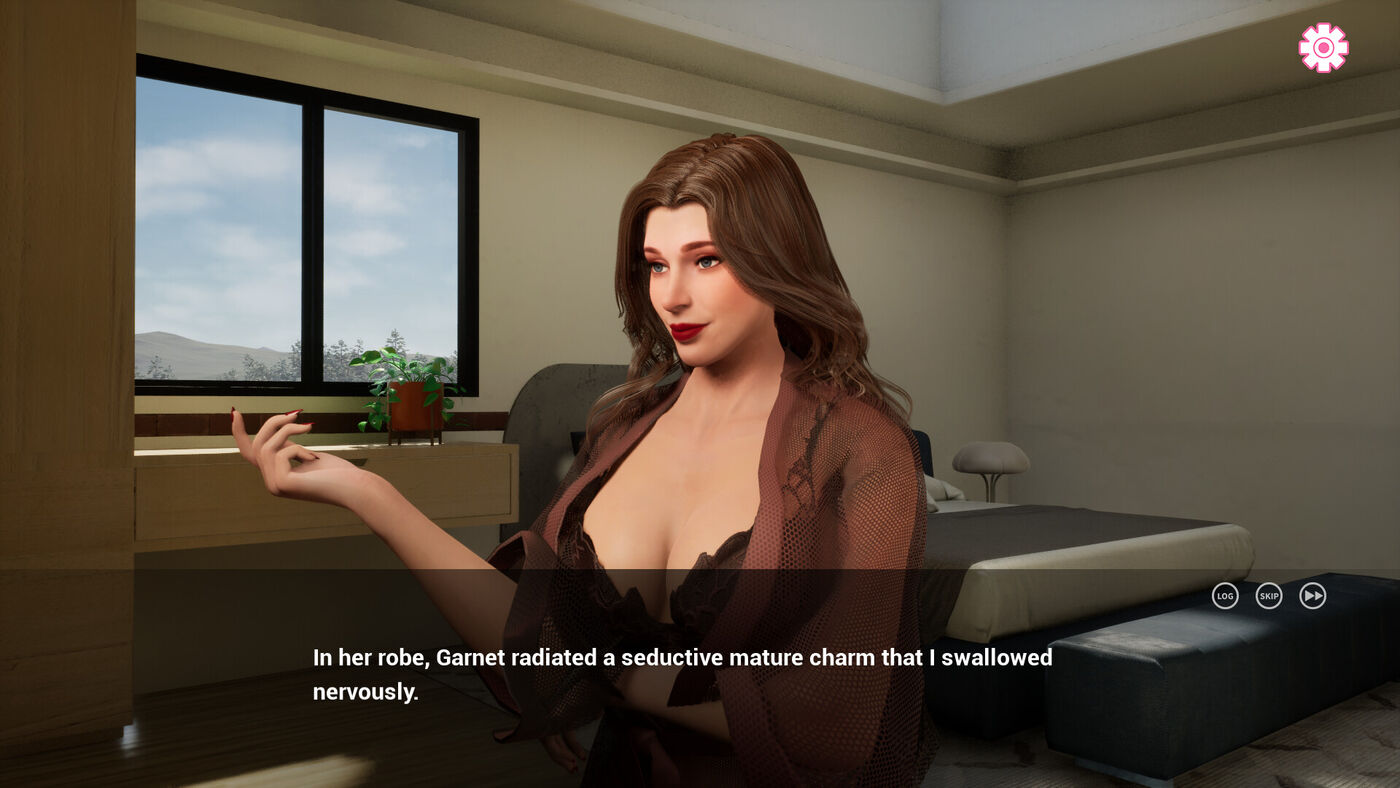
Task: Open the pink gear settings menu
Action: click(x=1323, y=48)
